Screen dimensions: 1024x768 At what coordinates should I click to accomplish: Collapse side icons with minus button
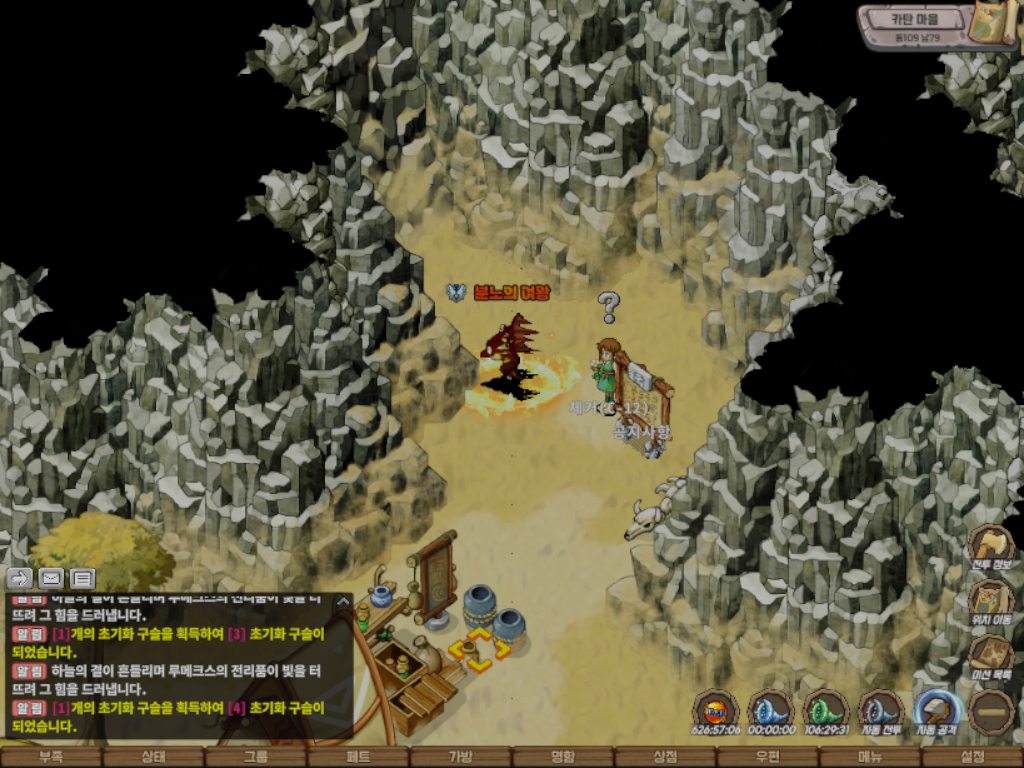[x=992, y=711]
